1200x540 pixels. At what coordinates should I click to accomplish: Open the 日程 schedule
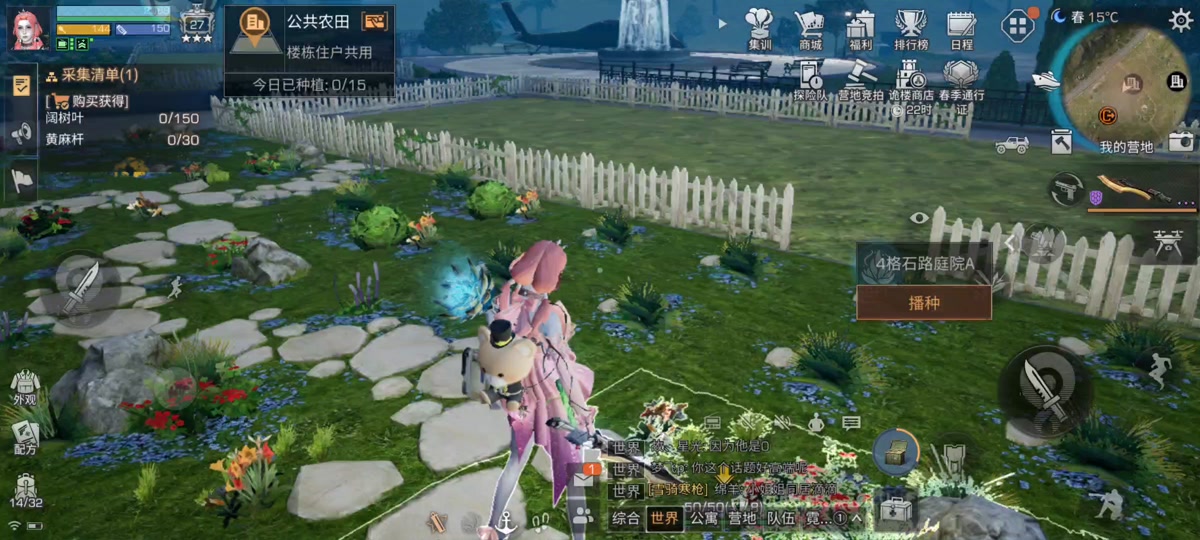[961, 28]
